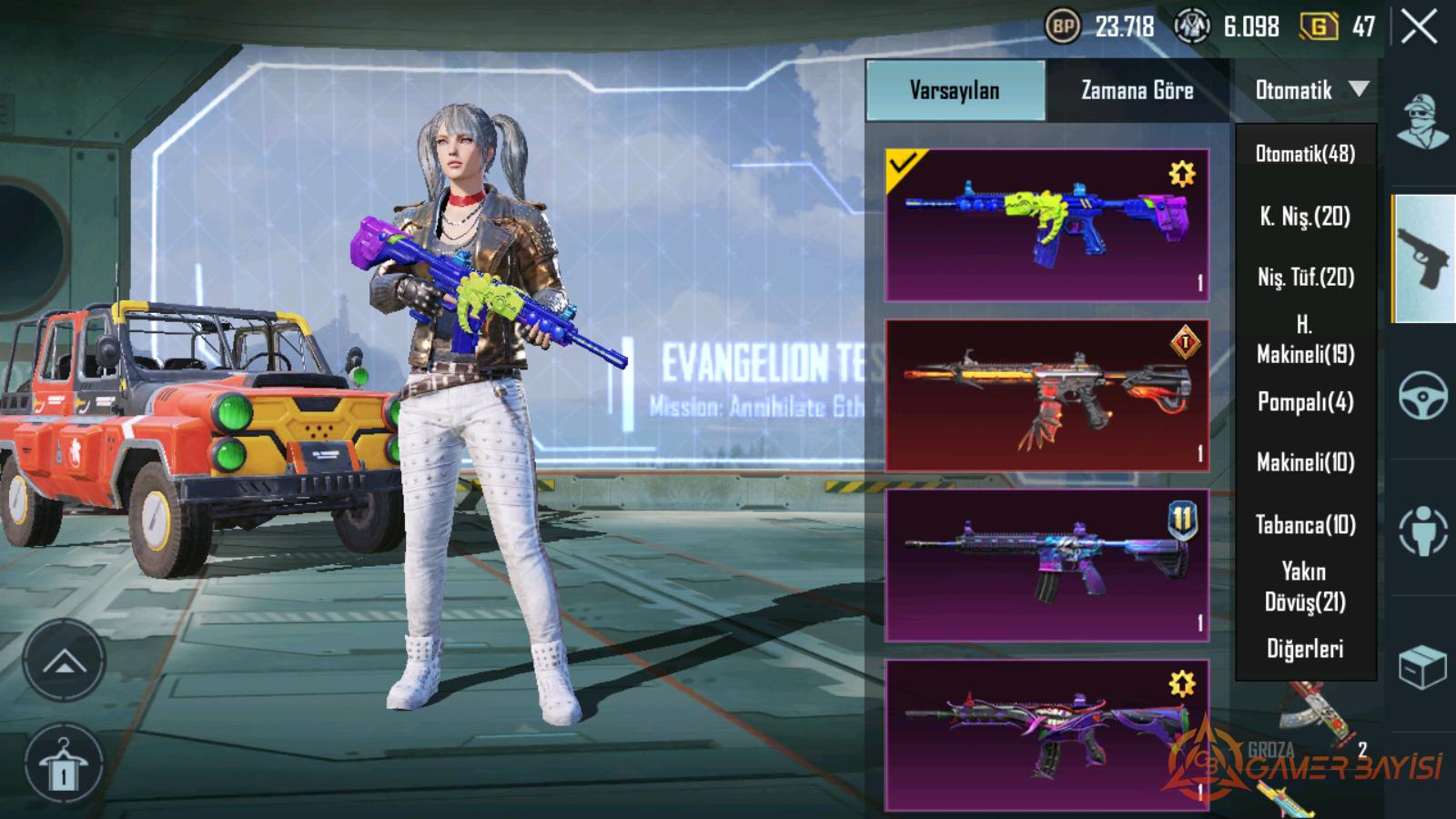Filter by K. Niş.(20) weapons
The height and width of the screenshot is (819, 1456).
(1305, 217)
